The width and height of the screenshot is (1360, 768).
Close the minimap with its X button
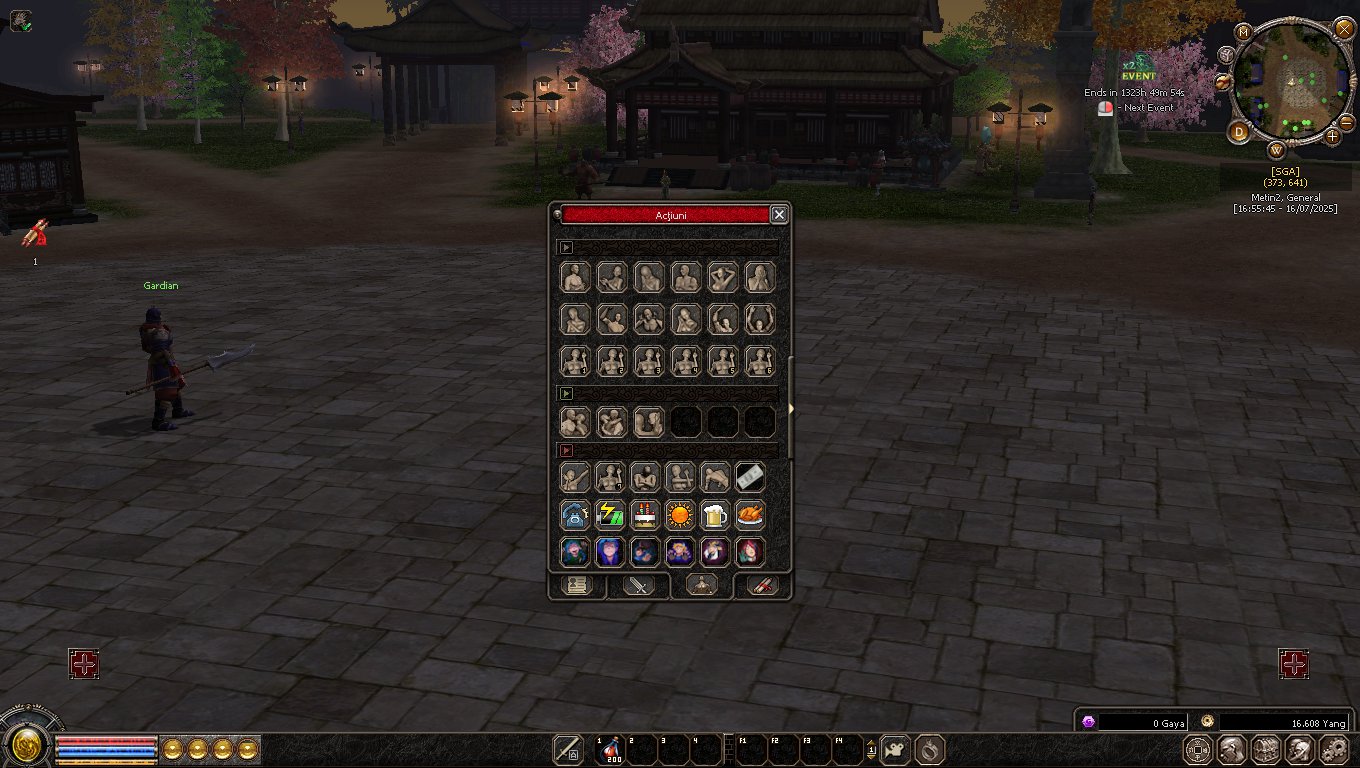[x=1344, y=28]
